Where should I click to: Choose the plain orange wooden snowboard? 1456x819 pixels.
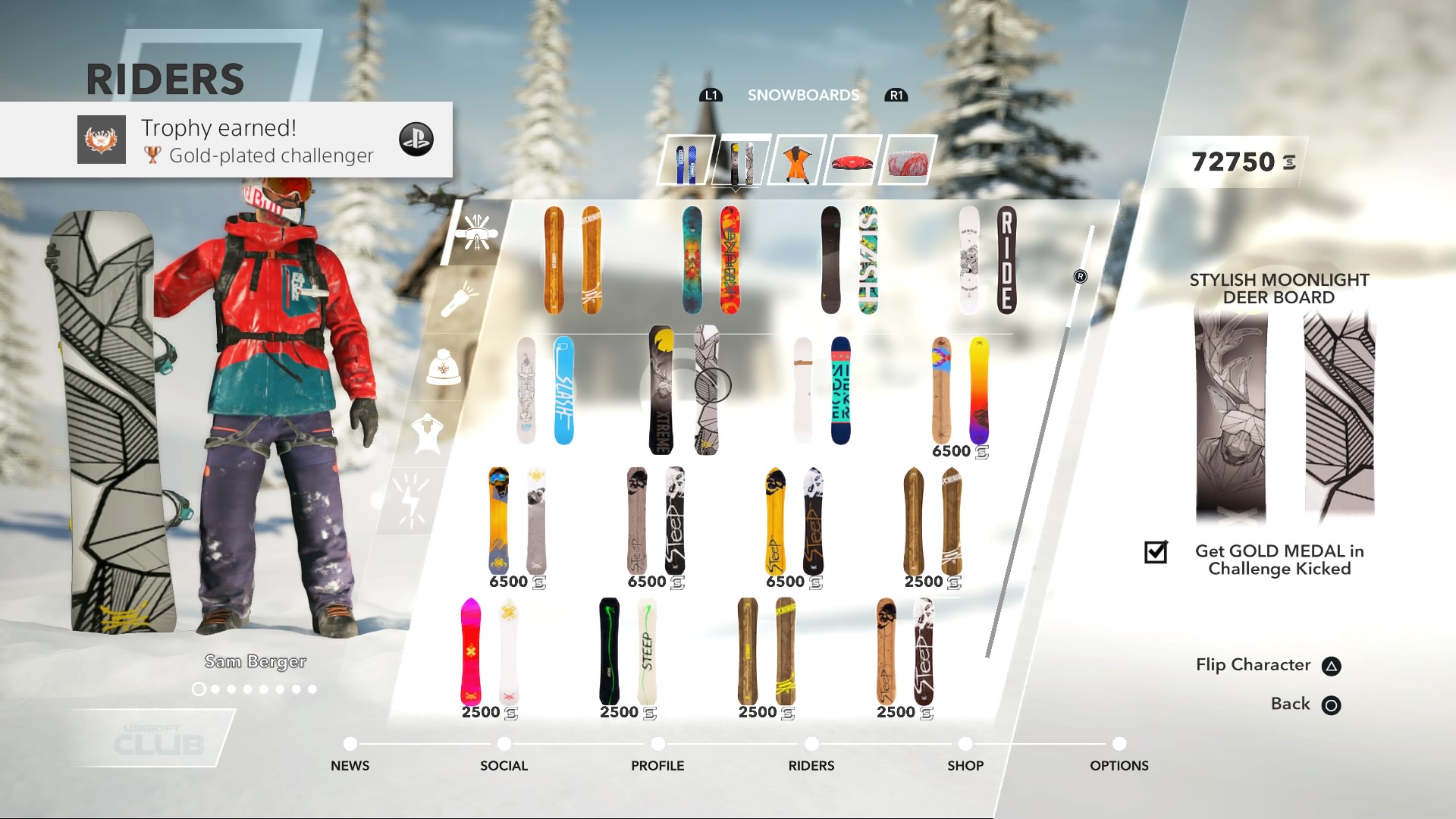click(573, 260)
